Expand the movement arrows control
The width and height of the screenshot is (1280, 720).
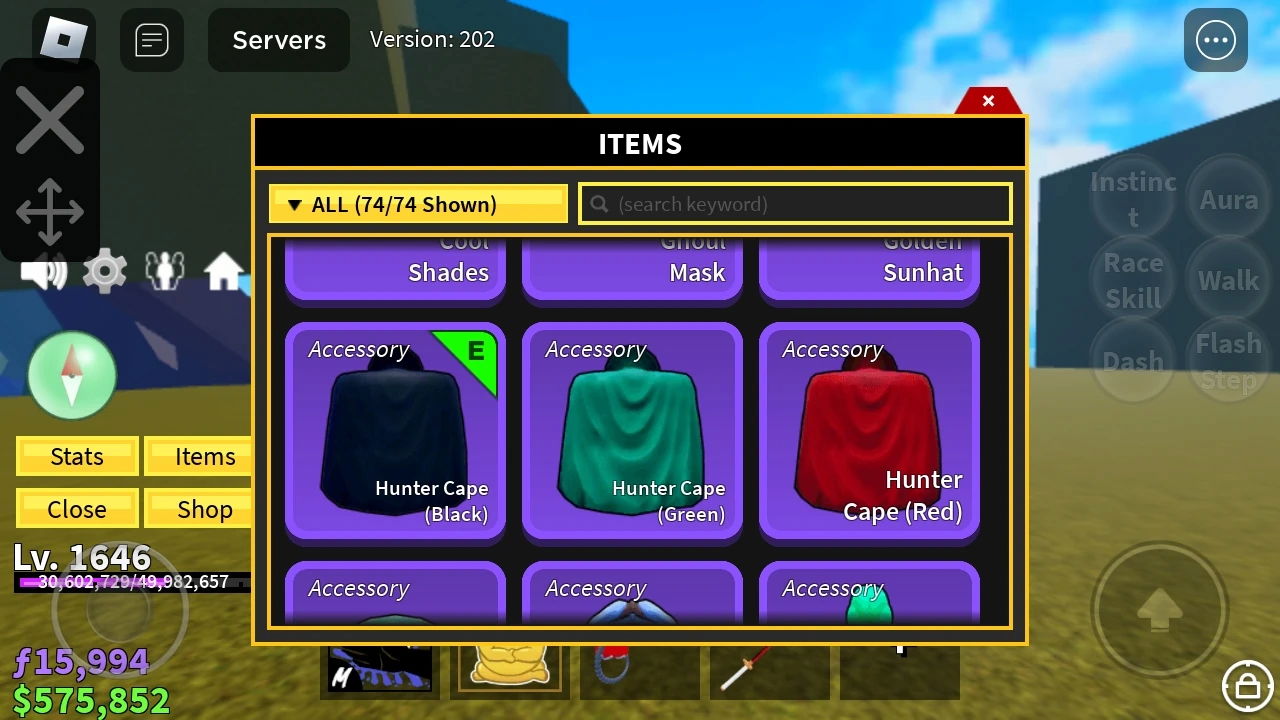(50, 211)
